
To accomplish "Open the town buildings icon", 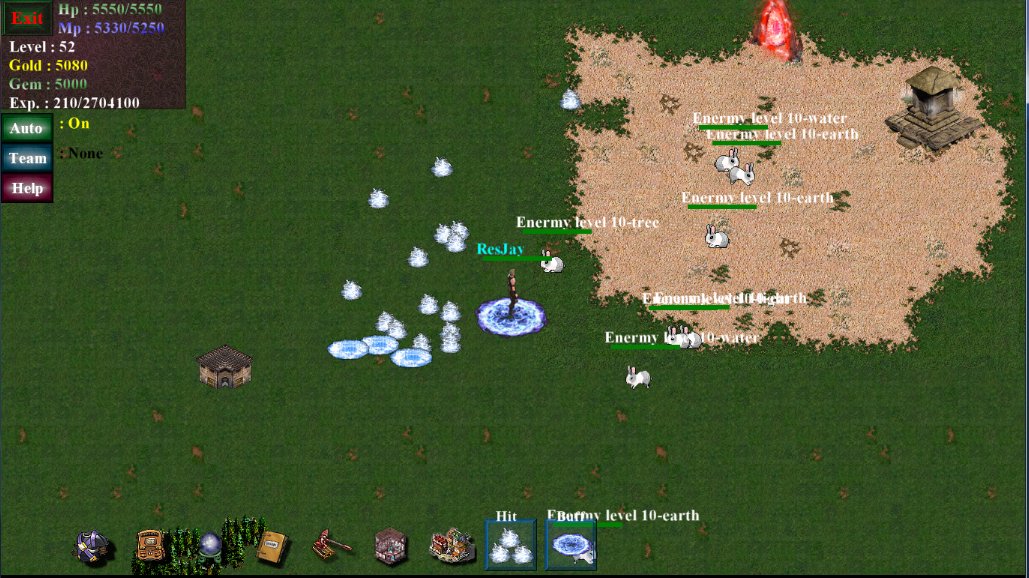I will tap(452, 545).
